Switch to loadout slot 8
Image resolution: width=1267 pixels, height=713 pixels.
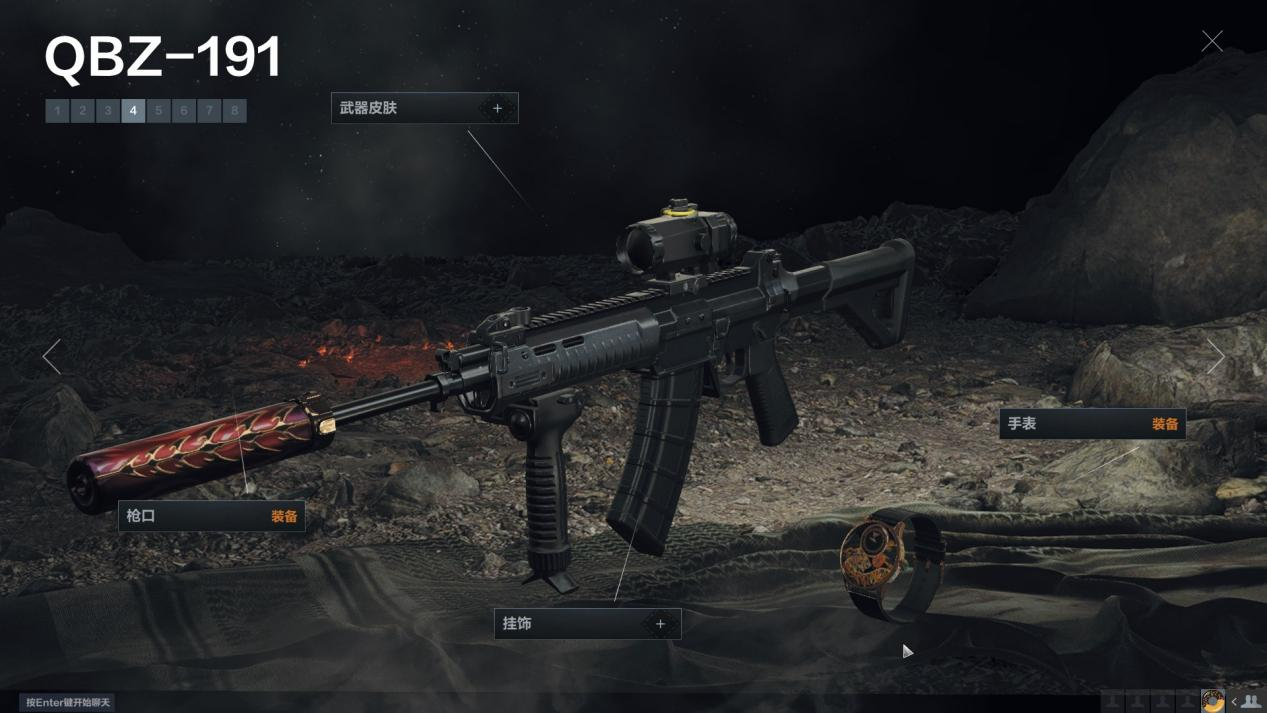tap(234, 111)
